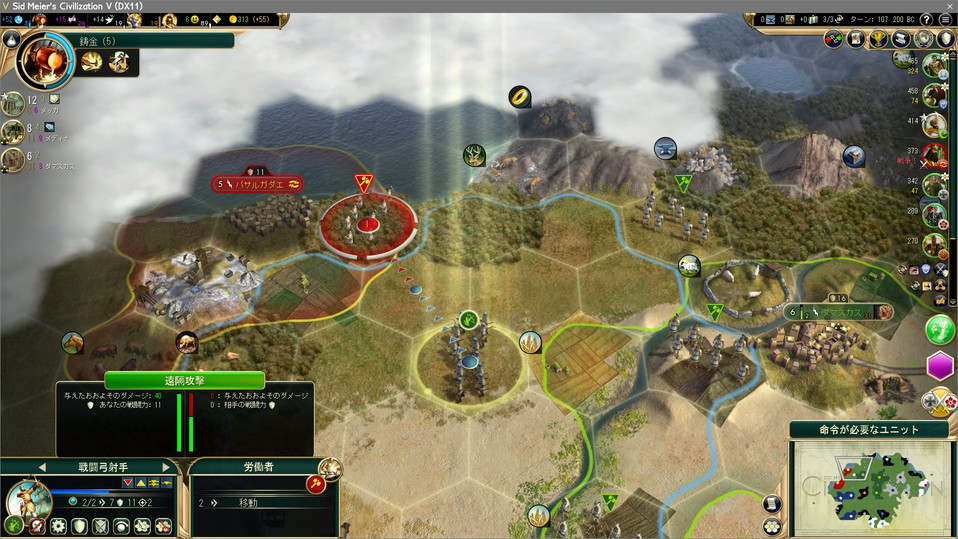Select the ダマスカス city portrait
958x539 pixels.
[14, 160]
